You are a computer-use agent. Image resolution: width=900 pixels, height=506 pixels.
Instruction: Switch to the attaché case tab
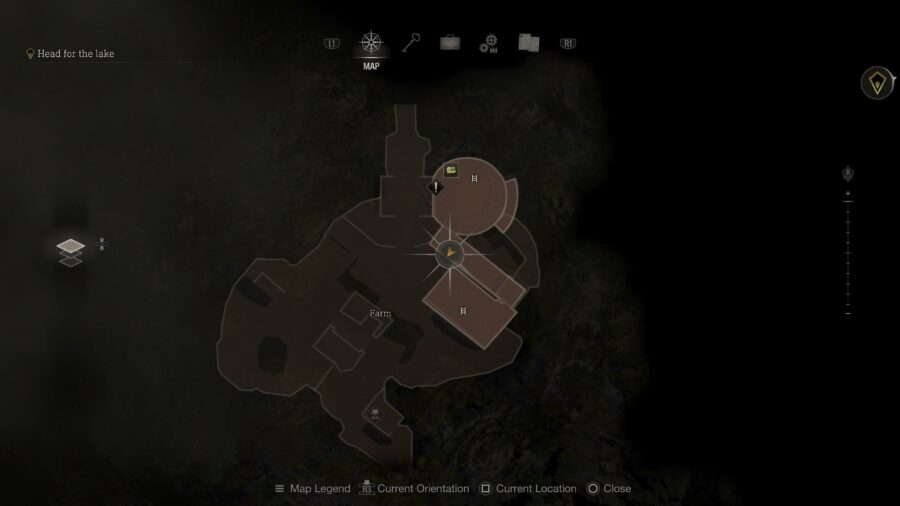pos(450,43)
